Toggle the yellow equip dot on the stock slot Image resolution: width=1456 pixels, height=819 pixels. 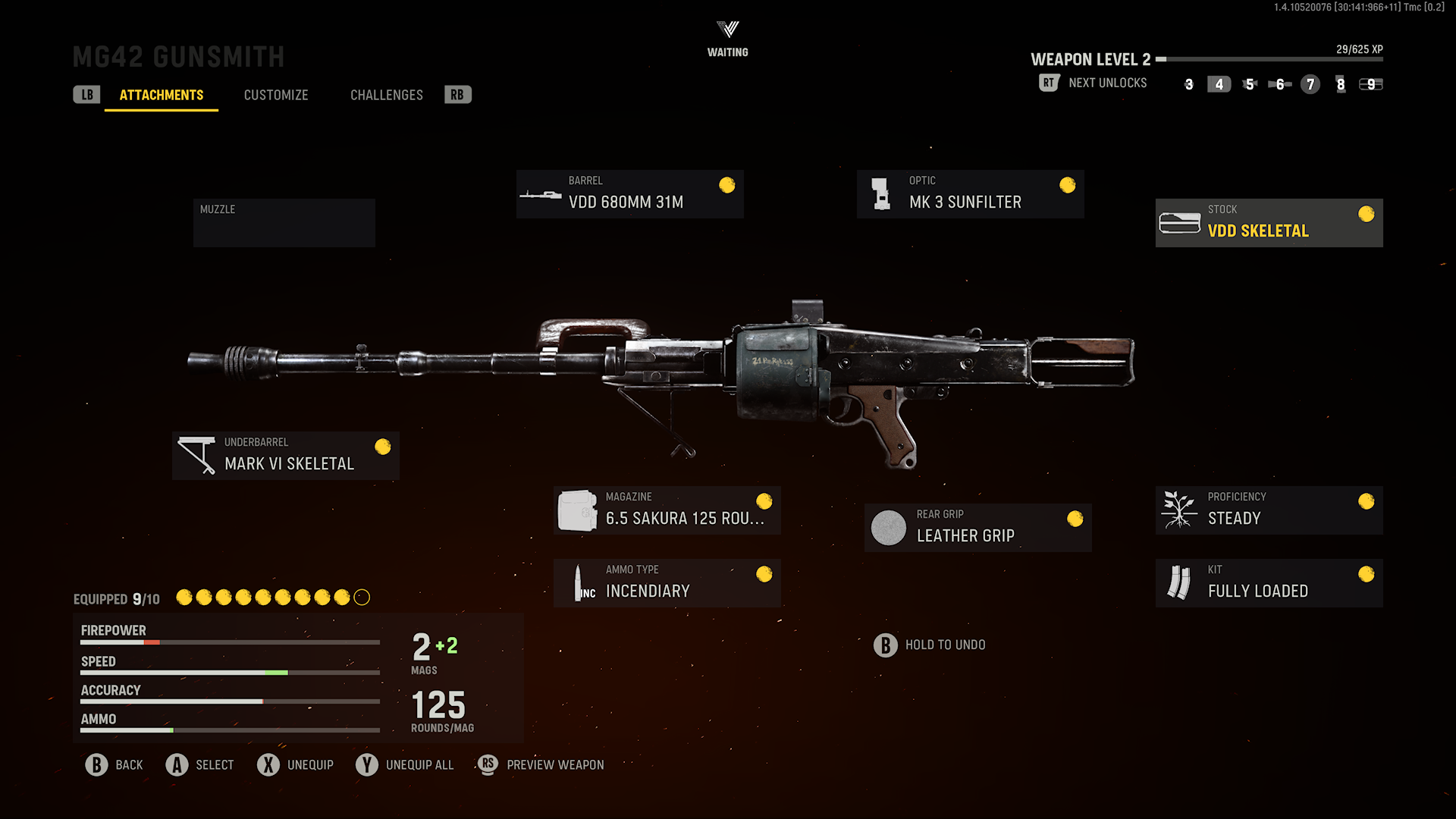[x=1367, y=214]
